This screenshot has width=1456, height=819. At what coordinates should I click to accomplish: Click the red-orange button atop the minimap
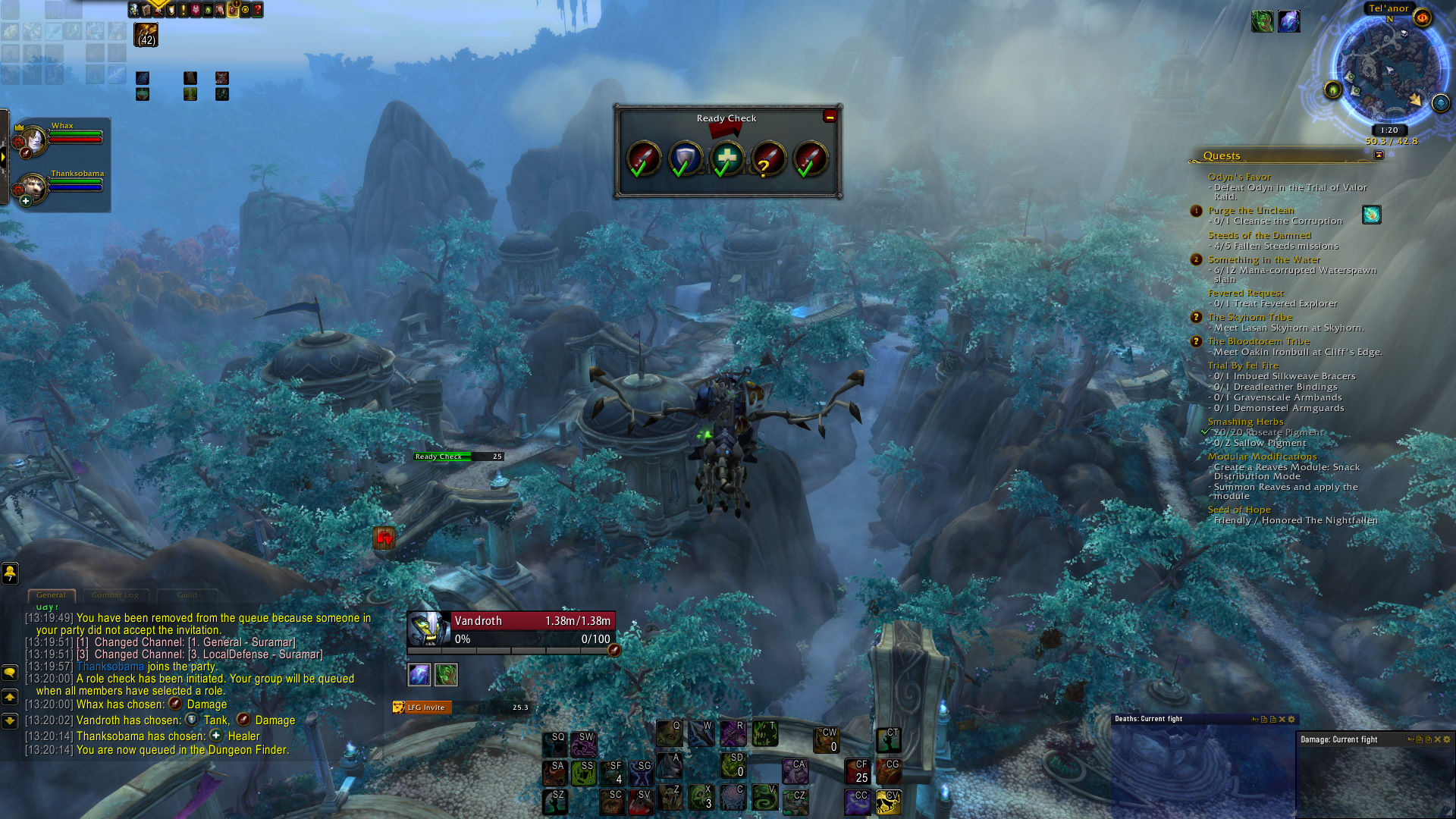coord(1422,17)
